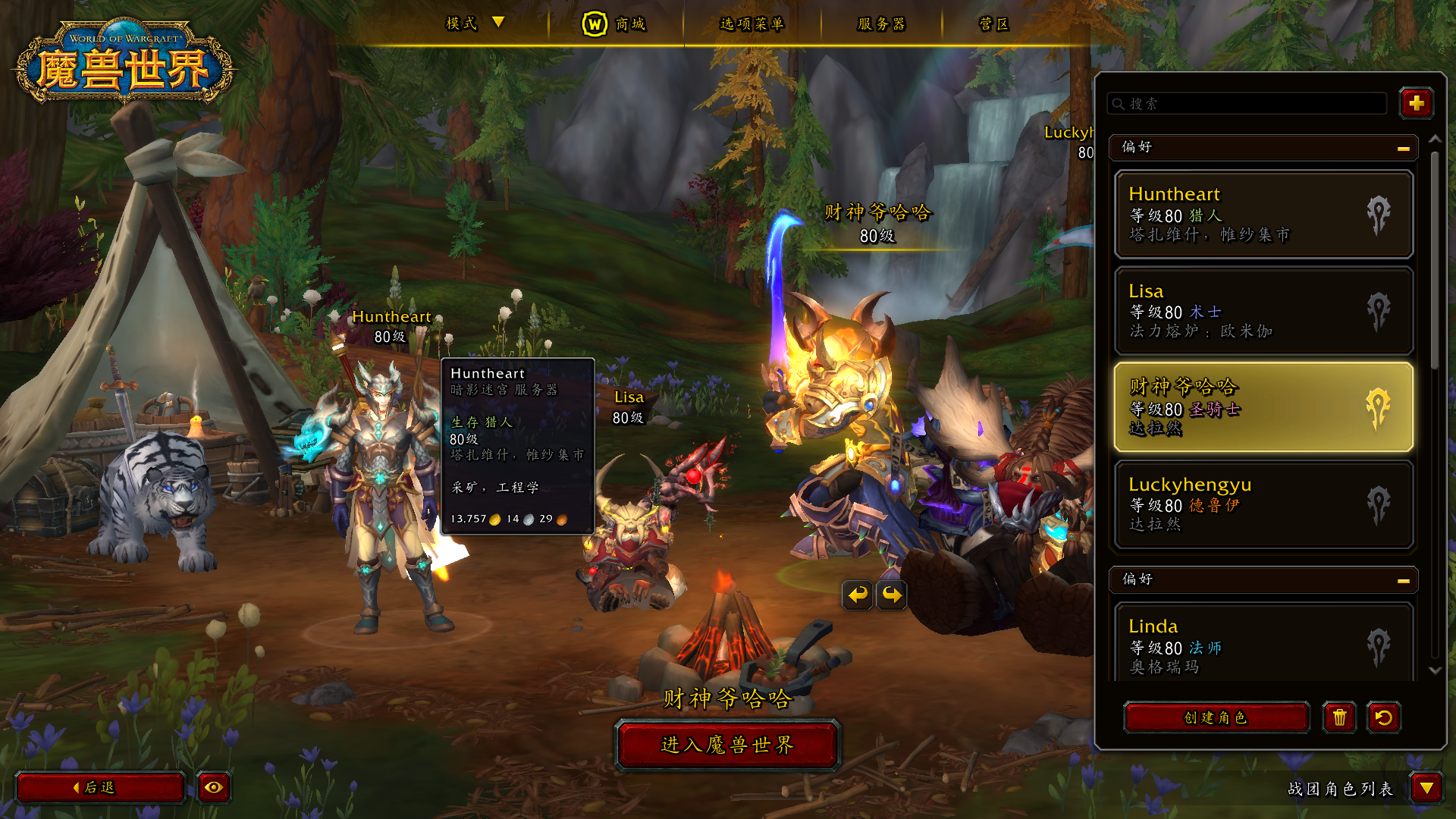Select the Lisa warlock character
The height and width of the screenshot is (819, 1456).
click(x=1263, y=311)
